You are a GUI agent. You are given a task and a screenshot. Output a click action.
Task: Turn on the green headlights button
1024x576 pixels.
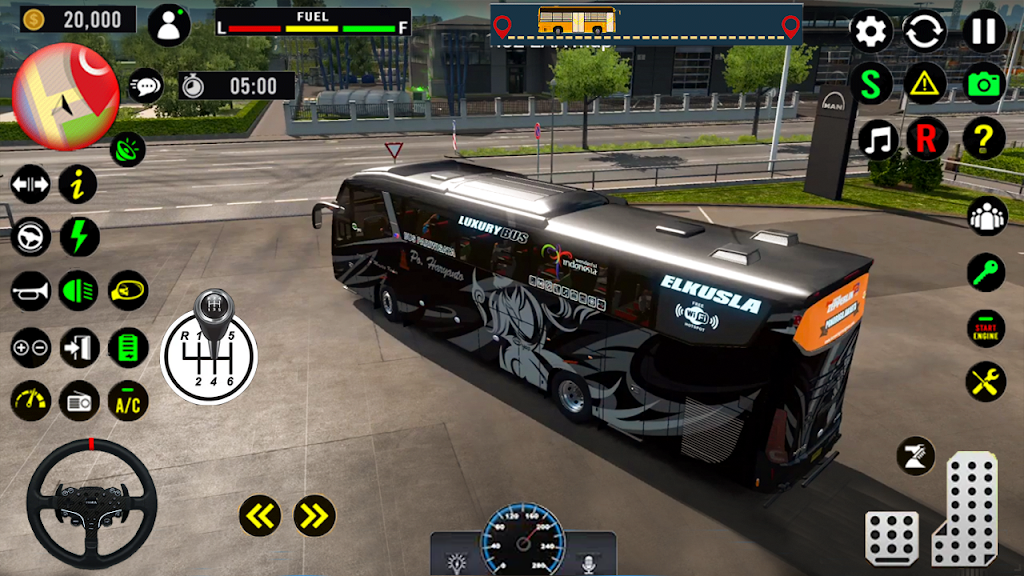coord(78,291)
